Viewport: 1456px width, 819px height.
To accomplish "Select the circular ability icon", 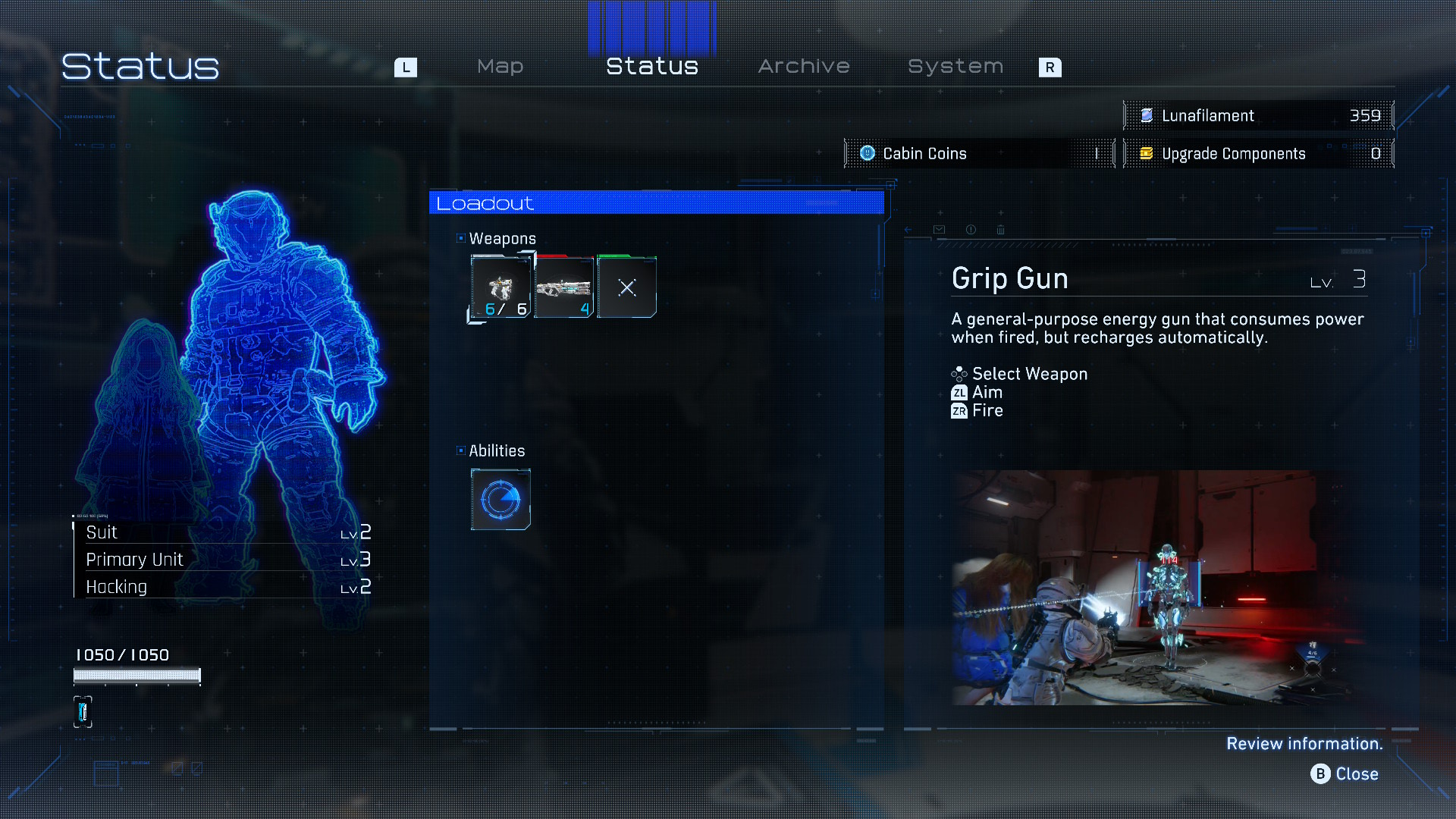I will pos(500,499).
